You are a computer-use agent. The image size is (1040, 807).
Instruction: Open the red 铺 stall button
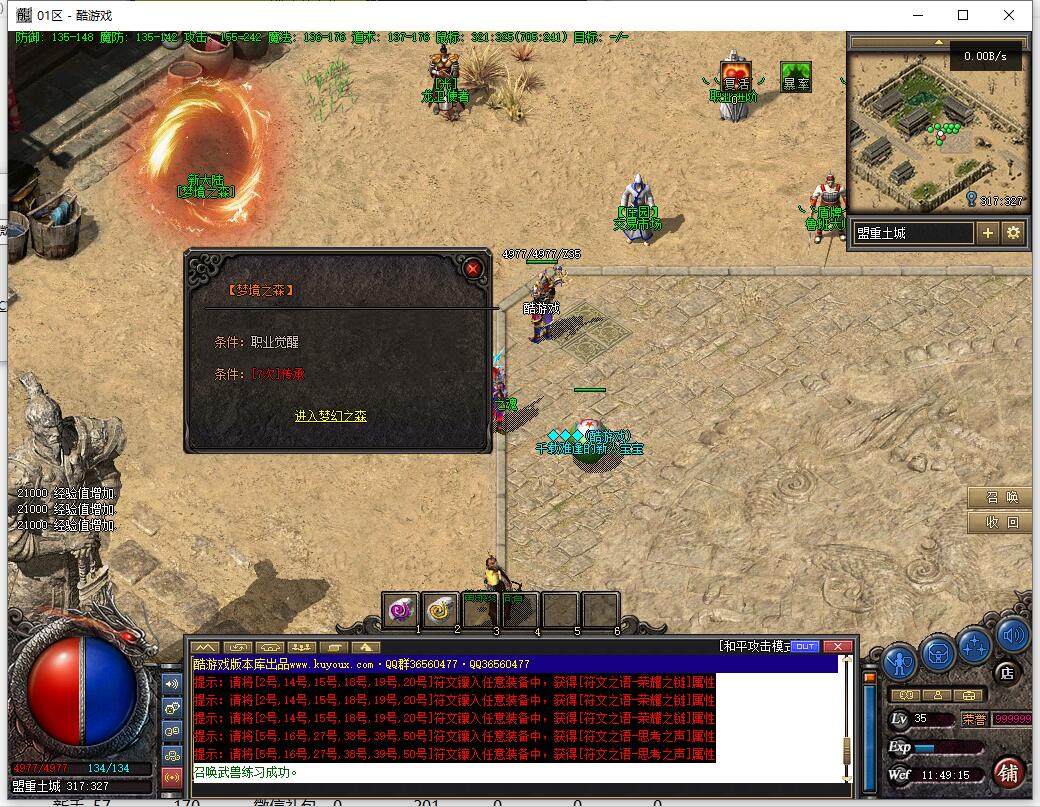1008,773
